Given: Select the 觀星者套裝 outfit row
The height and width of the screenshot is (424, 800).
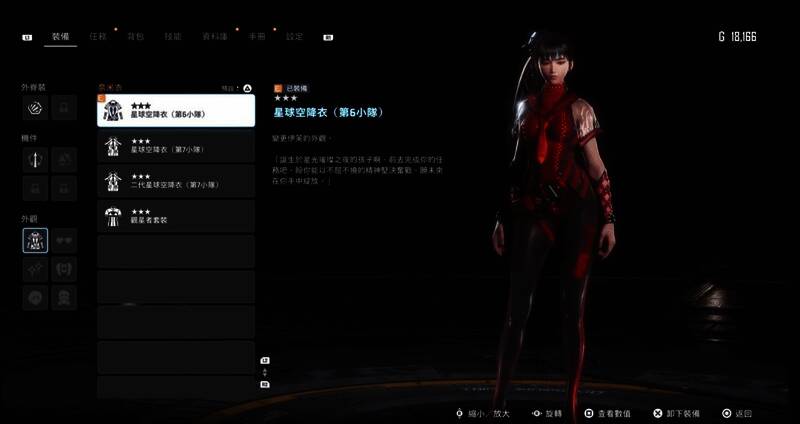Looking at the screenshot, I should tap(175, 216).
